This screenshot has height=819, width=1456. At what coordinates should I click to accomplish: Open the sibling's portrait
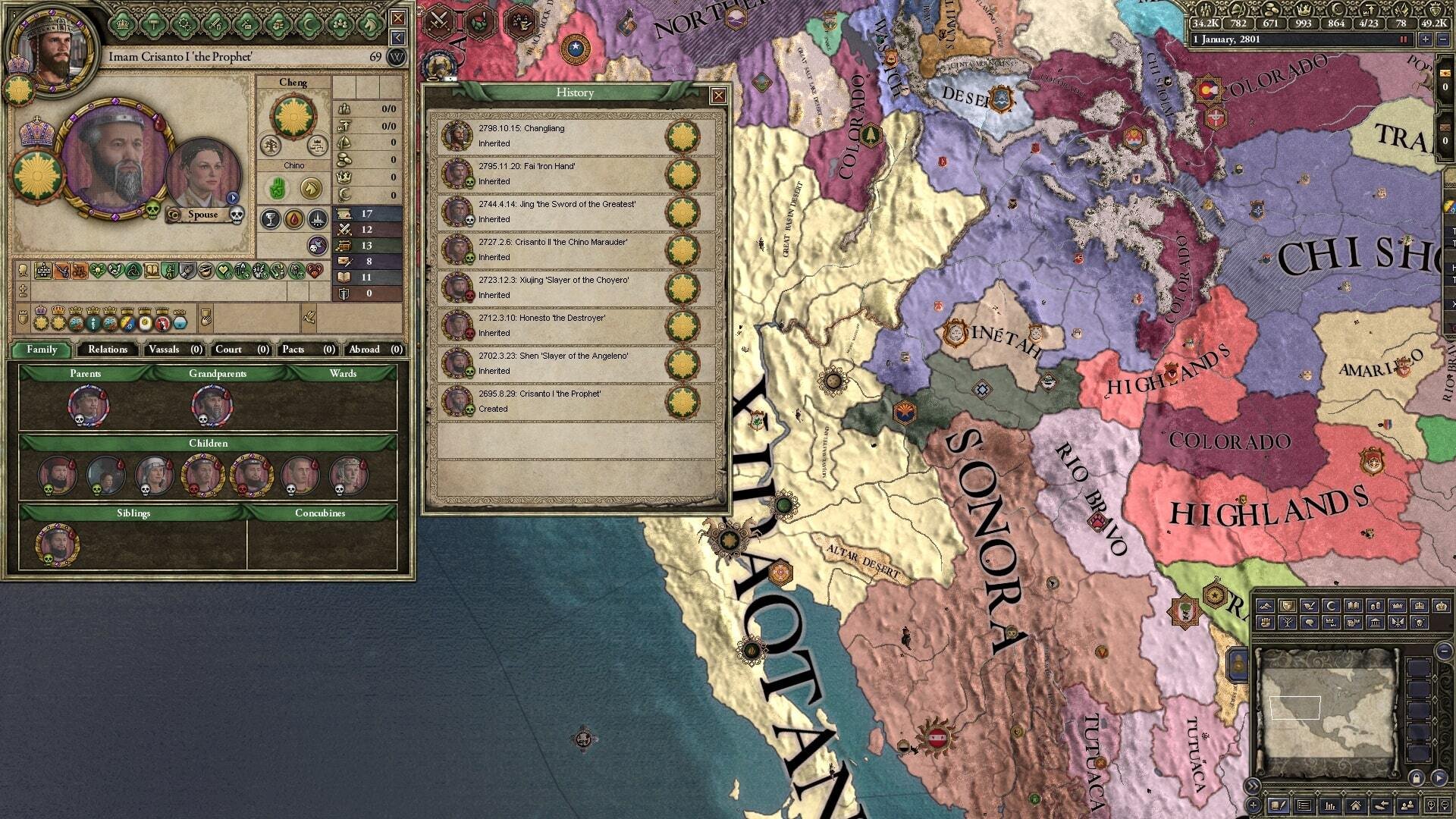coord(57,544)
